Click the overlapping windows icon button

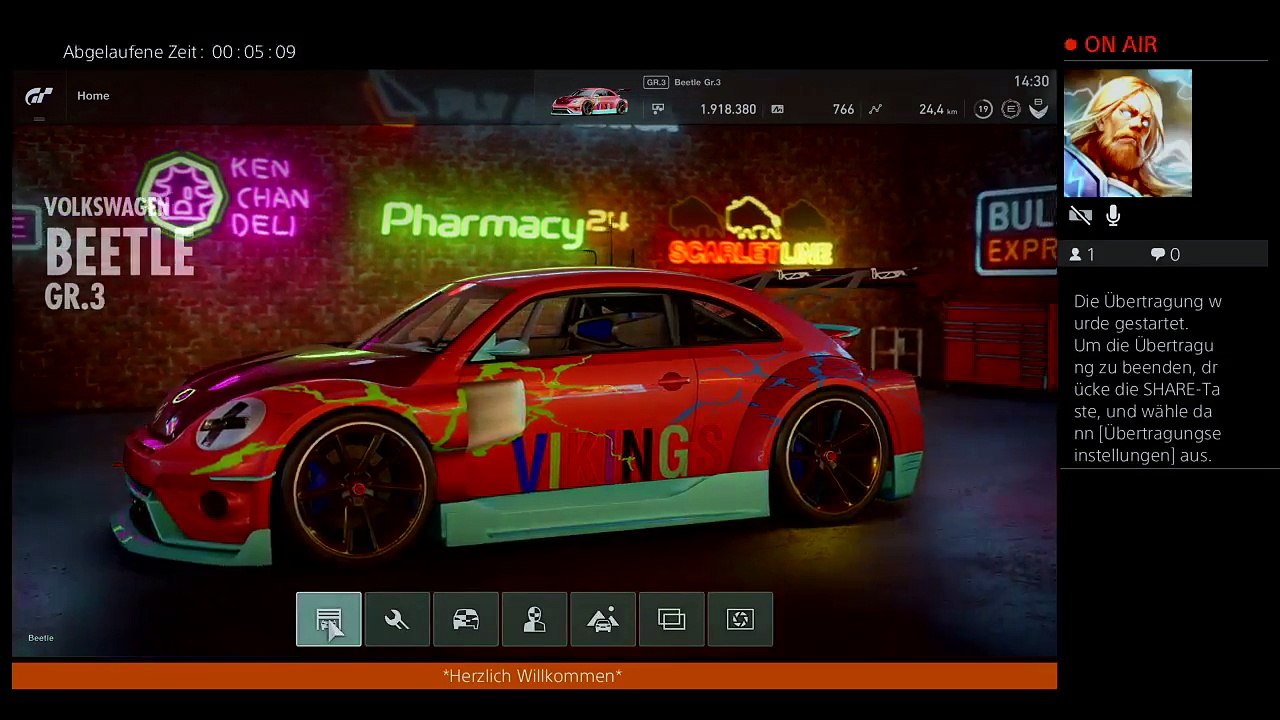(671, 620)
